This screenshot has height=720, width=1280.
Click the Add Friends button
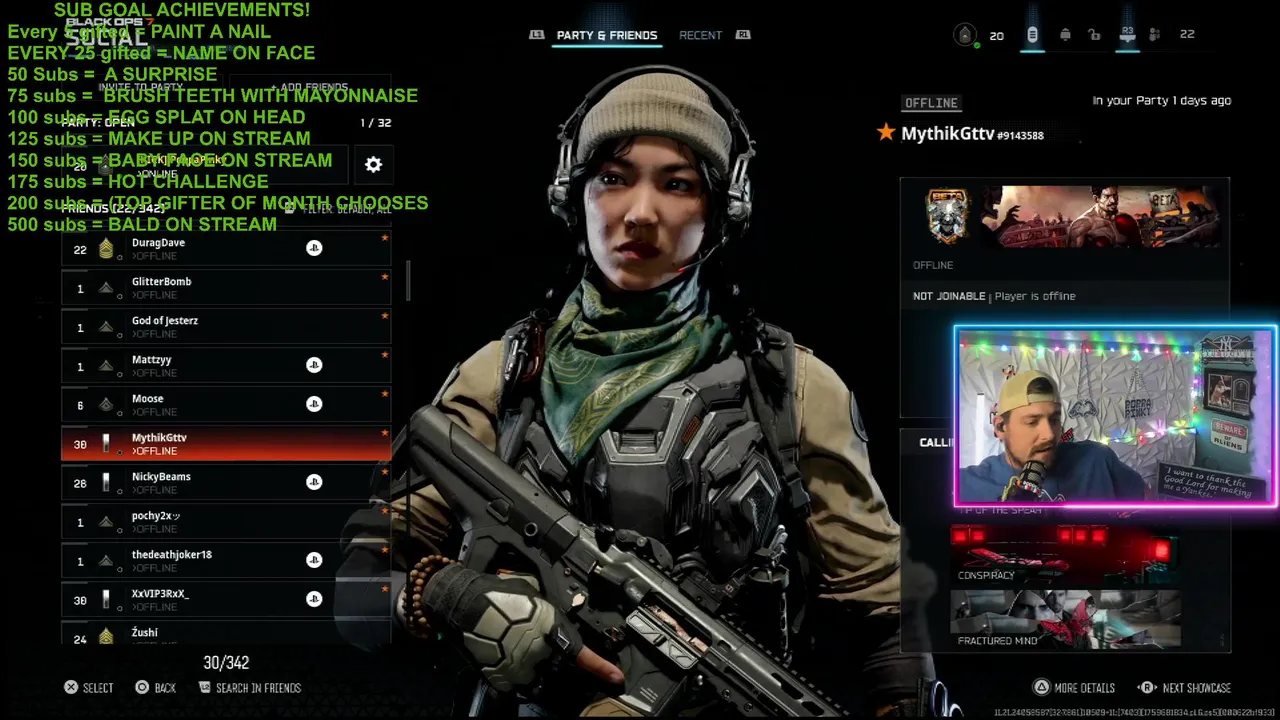coord(308,87)
